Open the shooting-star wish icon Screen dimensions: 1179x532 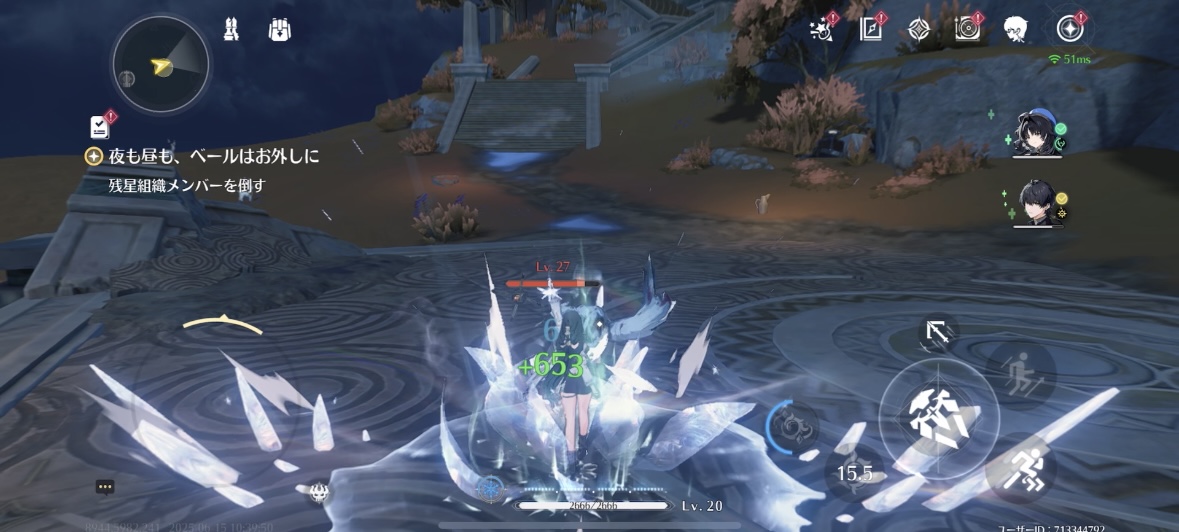(x=822, y=29)
